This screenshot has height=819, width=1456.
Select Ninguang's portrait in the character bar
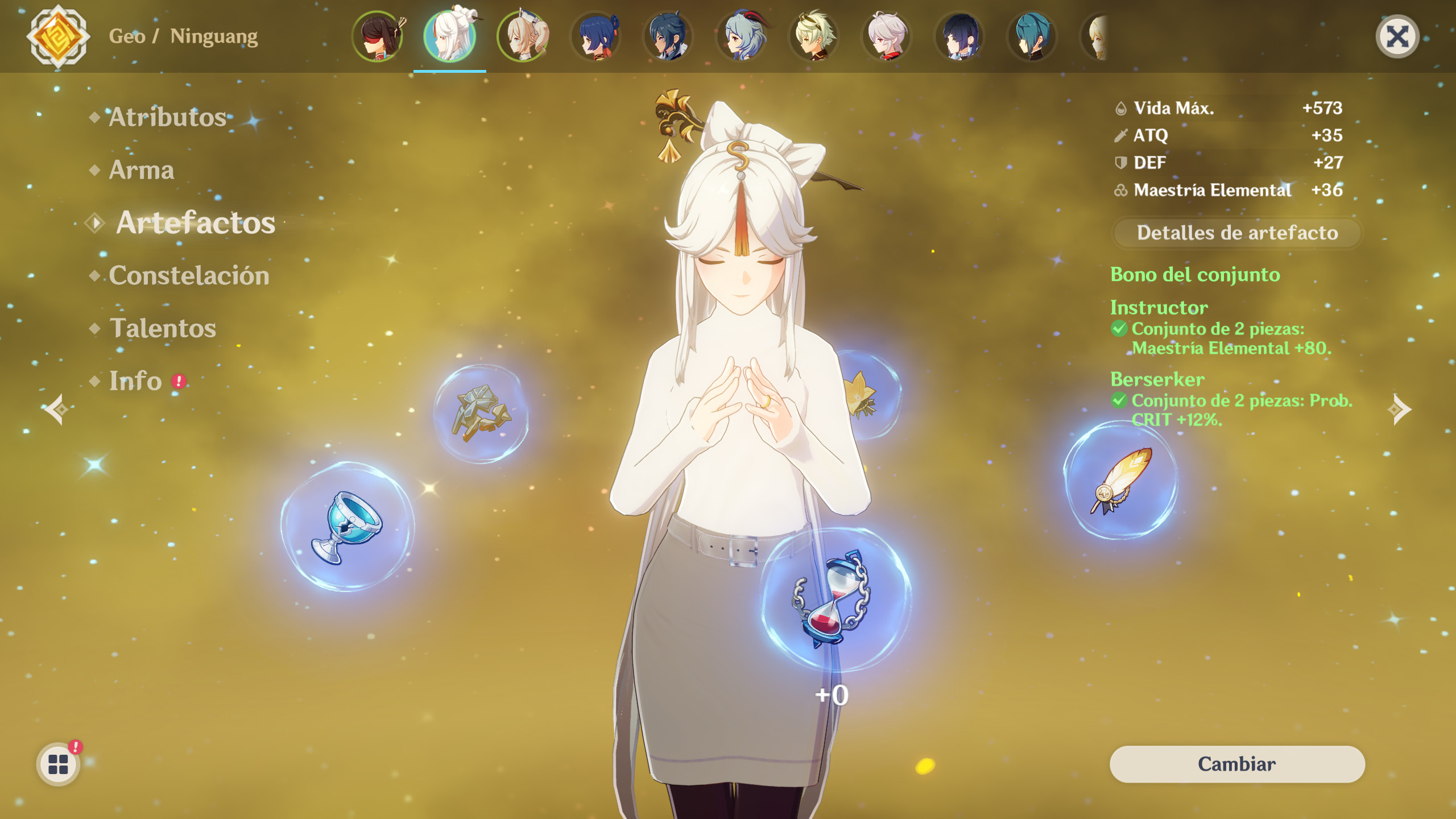(x=450, y=36)
